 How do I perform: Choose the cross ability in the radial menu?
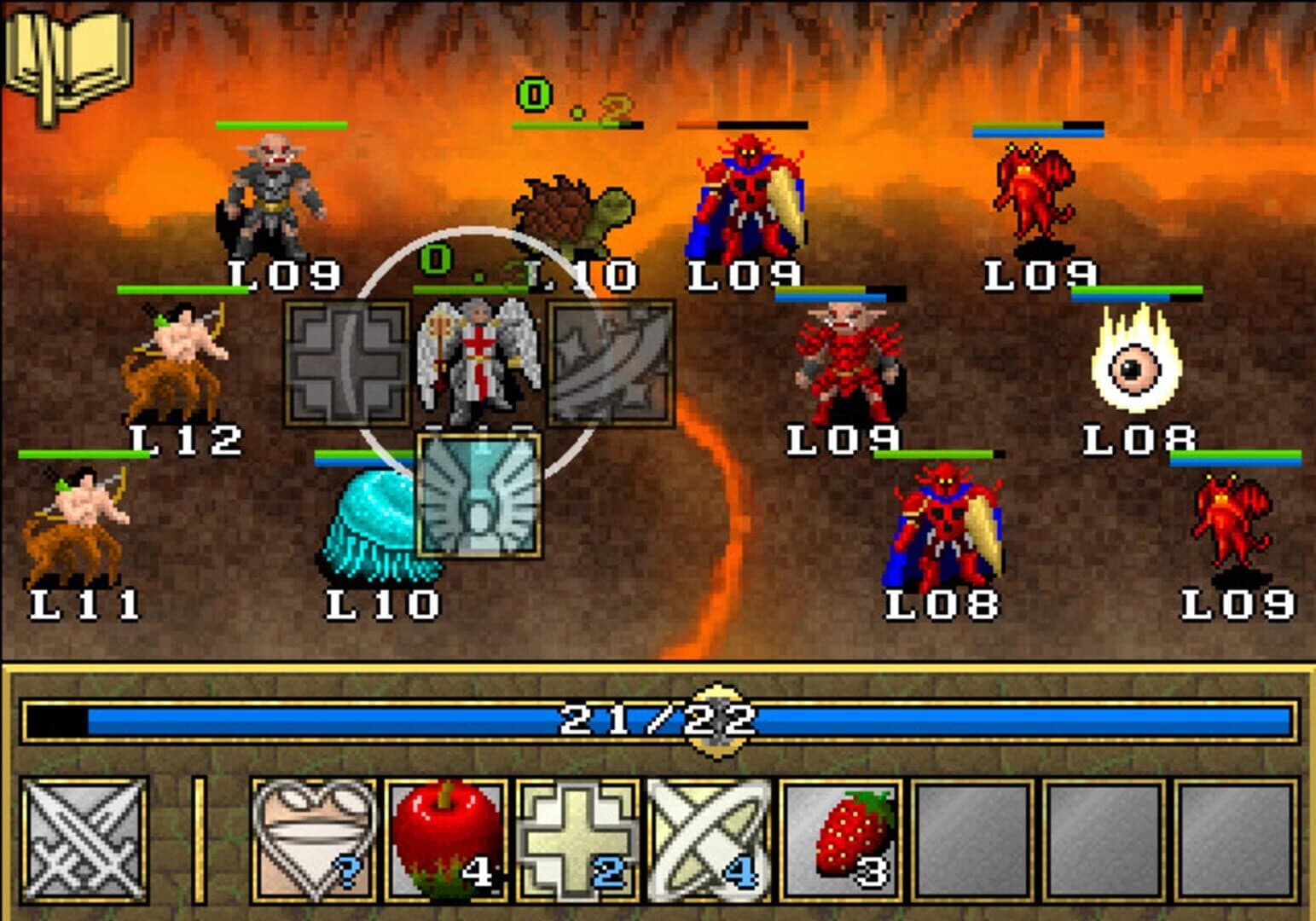345,362
